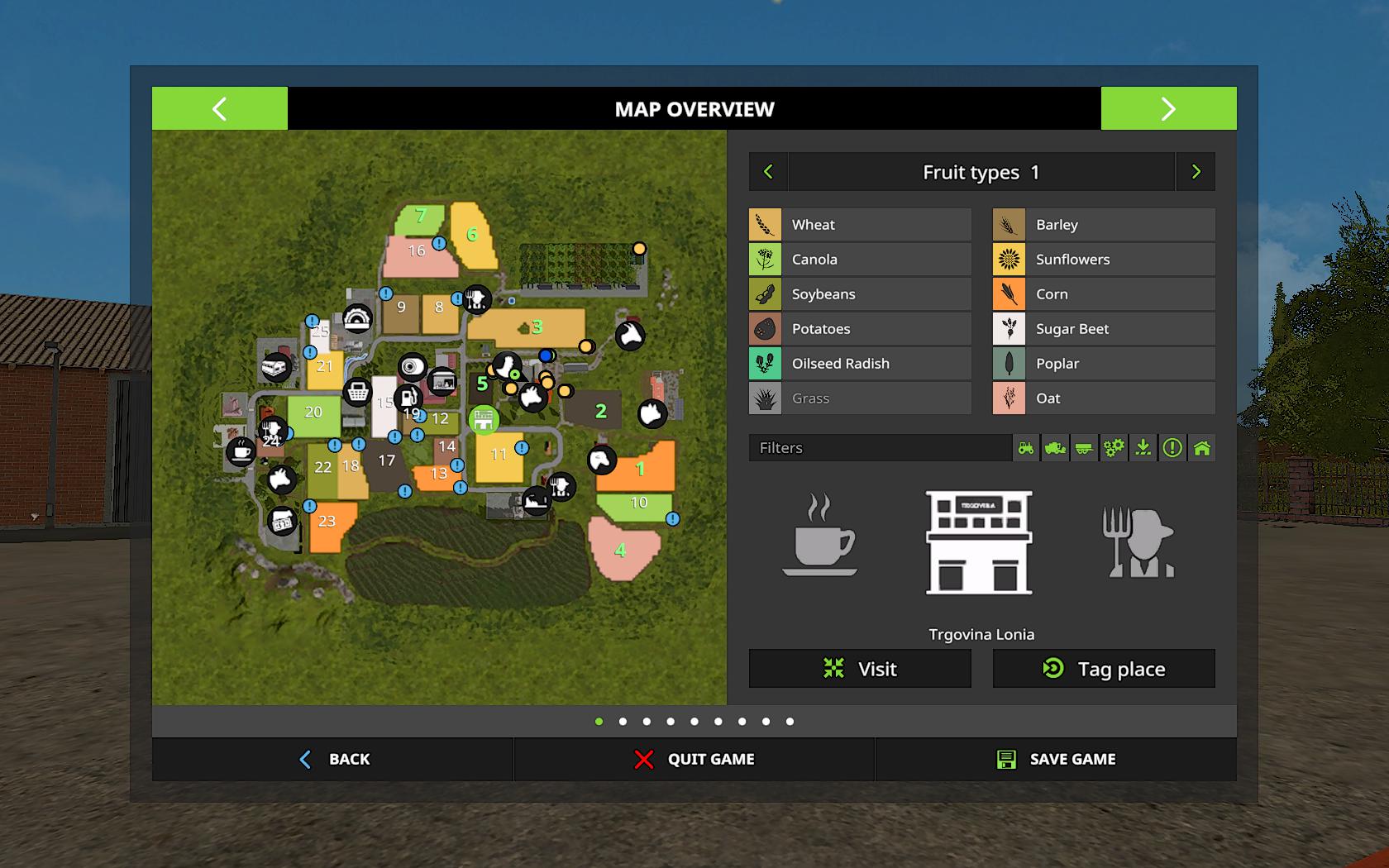Go to the previous menu page arrow
This screenshot has width=1389, height=868.
(x=219, y=108)
